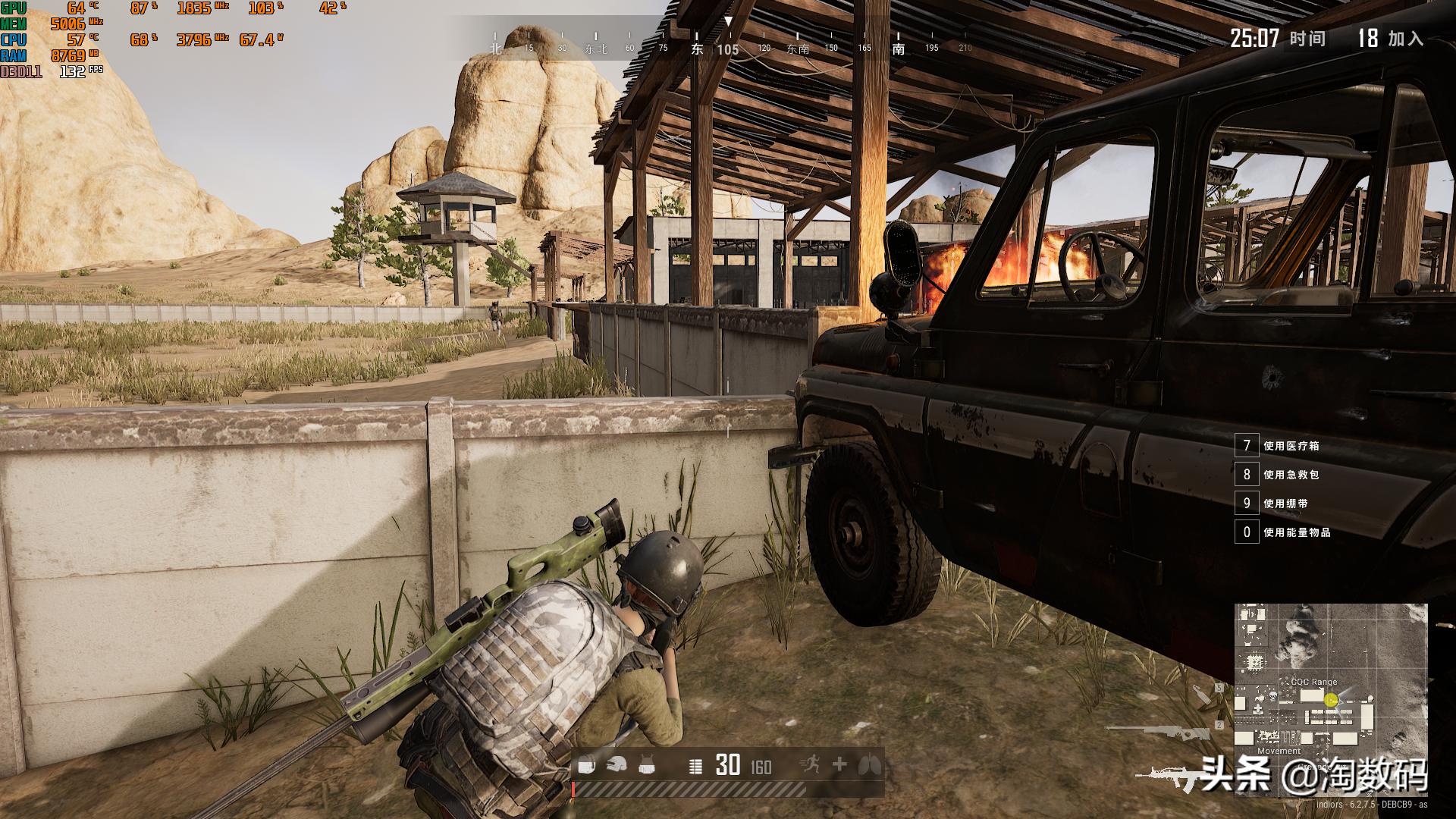This screenshot has height=819, width=1456.
Task: Choose the 使用能量物品 boost item option
Action: coord(1297,532)
